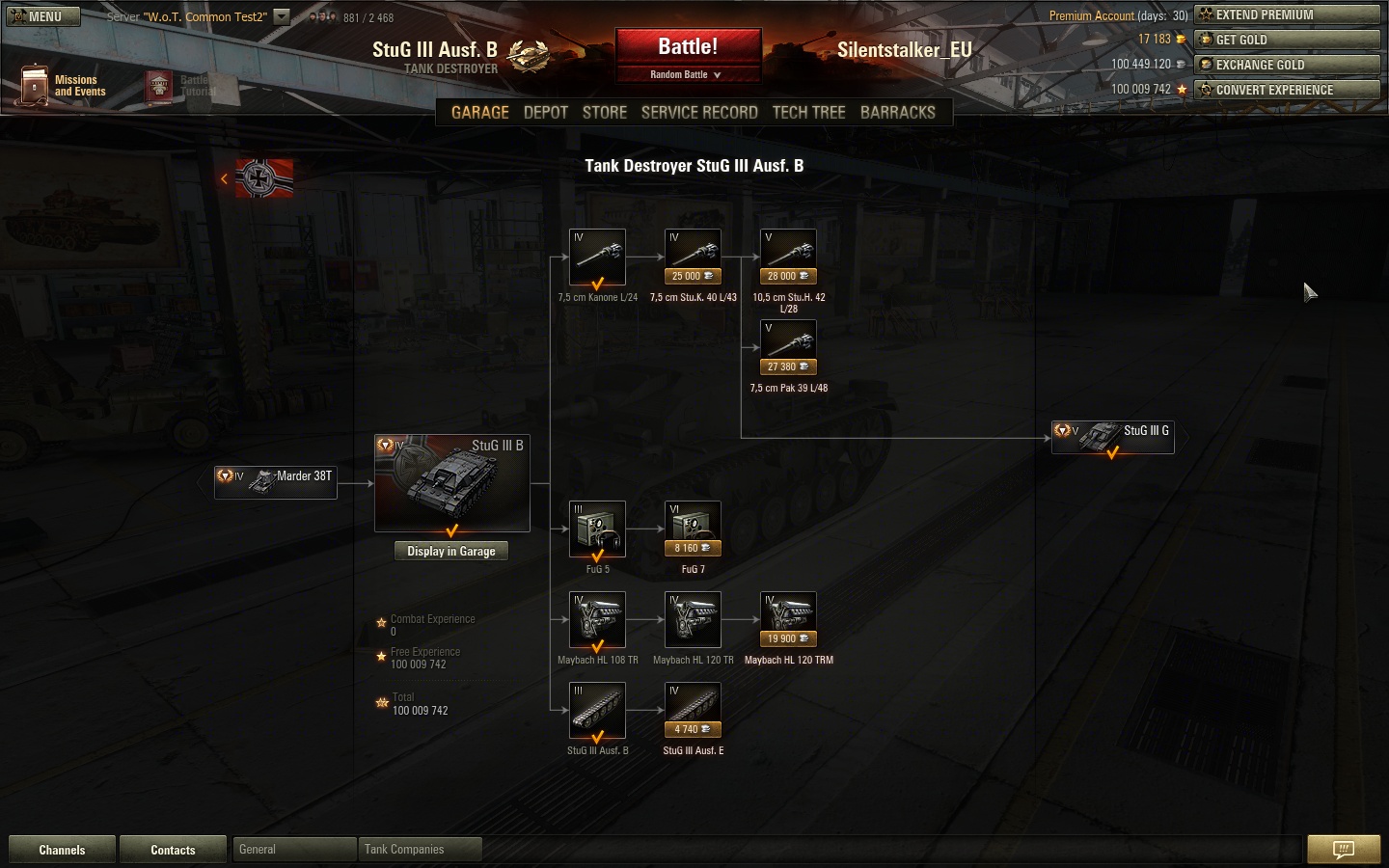Image resolution: width=1389 pixels, height=868 pixels.
Task: Select the StuG III Ausf. E suspension module
Action: 693,710
